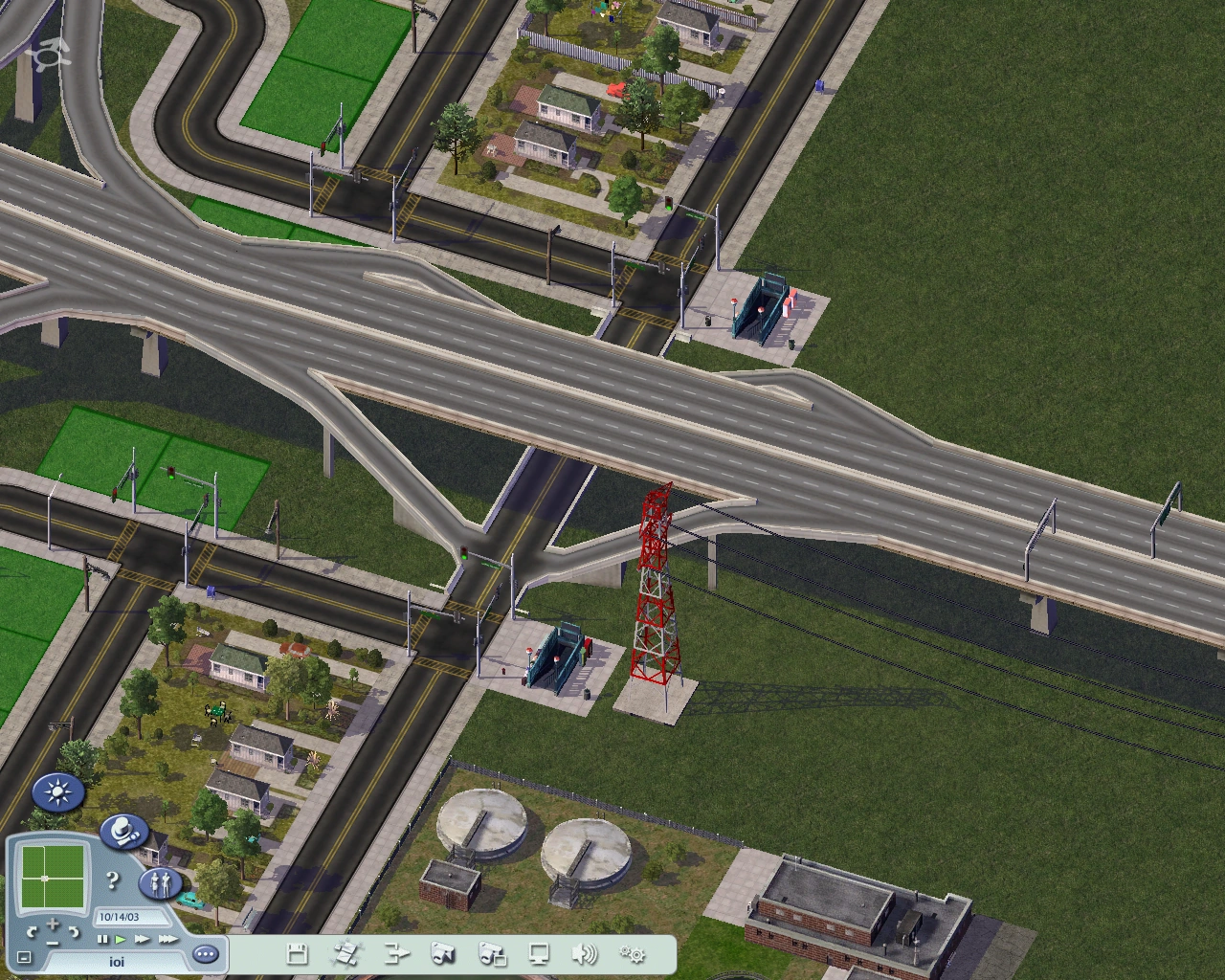Start a new city with the sparkling tile icon
1225x980 pixels.
click(x=346, y=954)
